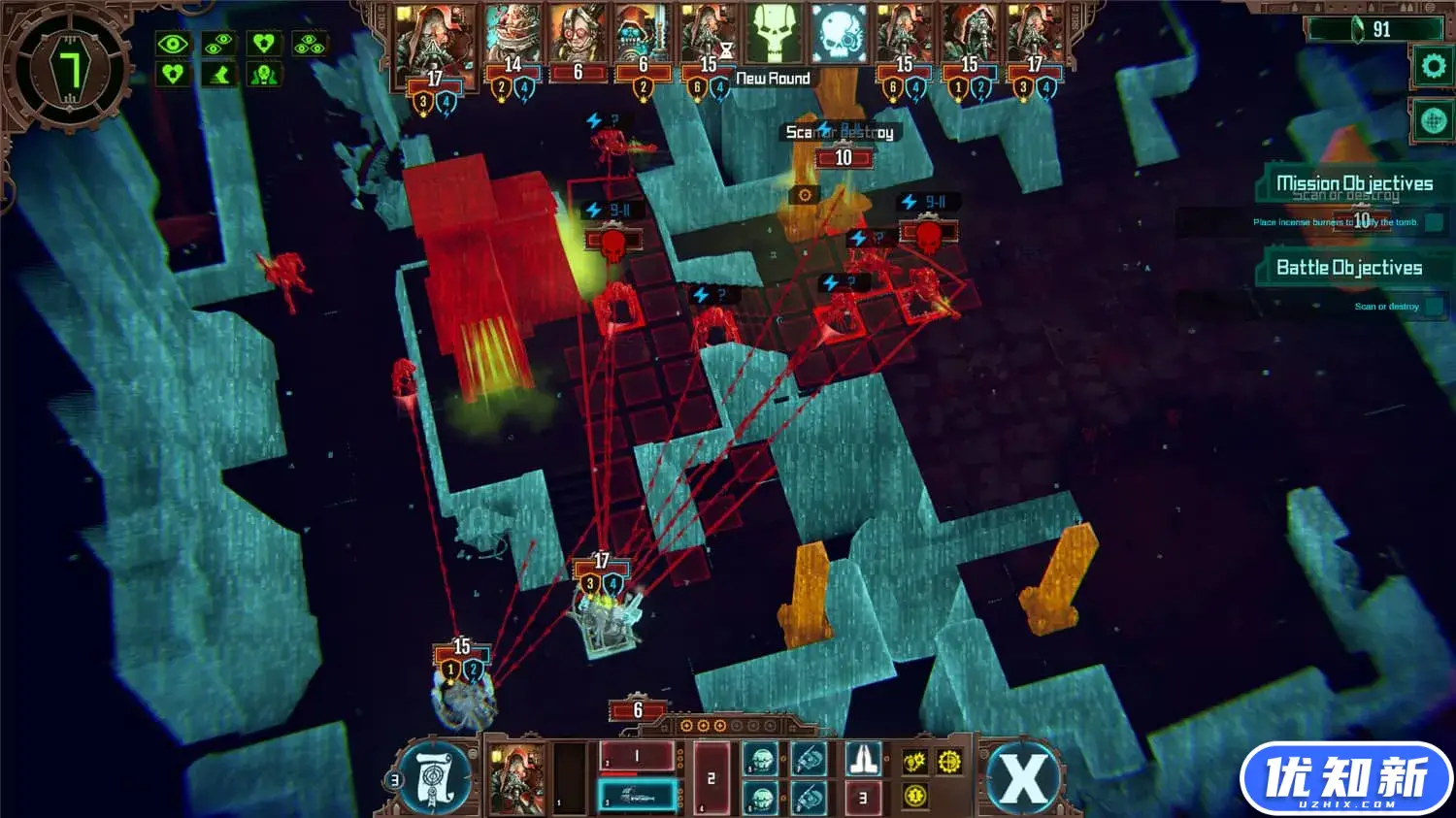1456x818 pixels.
Task: Select the highlighted ranged weapon slot
Action: tap(636, 797)
